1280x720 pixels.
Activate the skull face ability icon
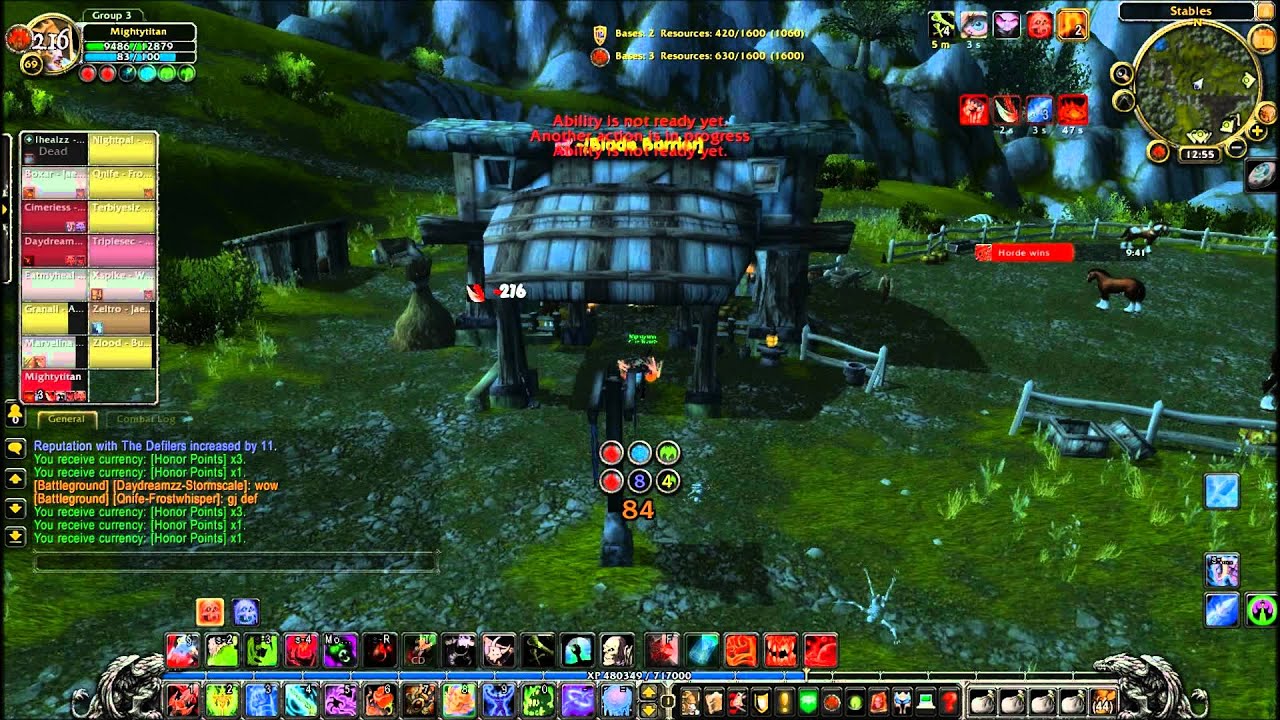pos(617,650)
